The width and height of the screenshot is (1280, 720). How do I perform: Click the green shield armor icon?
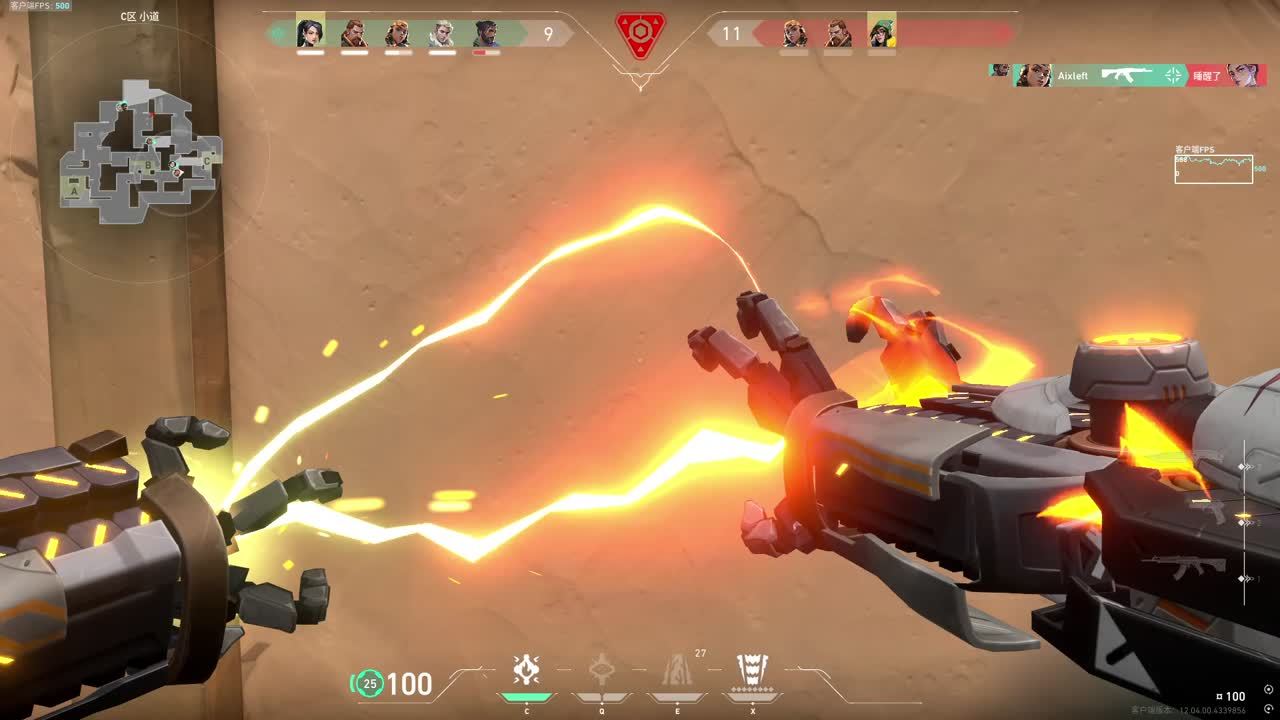tap(369, 684)
